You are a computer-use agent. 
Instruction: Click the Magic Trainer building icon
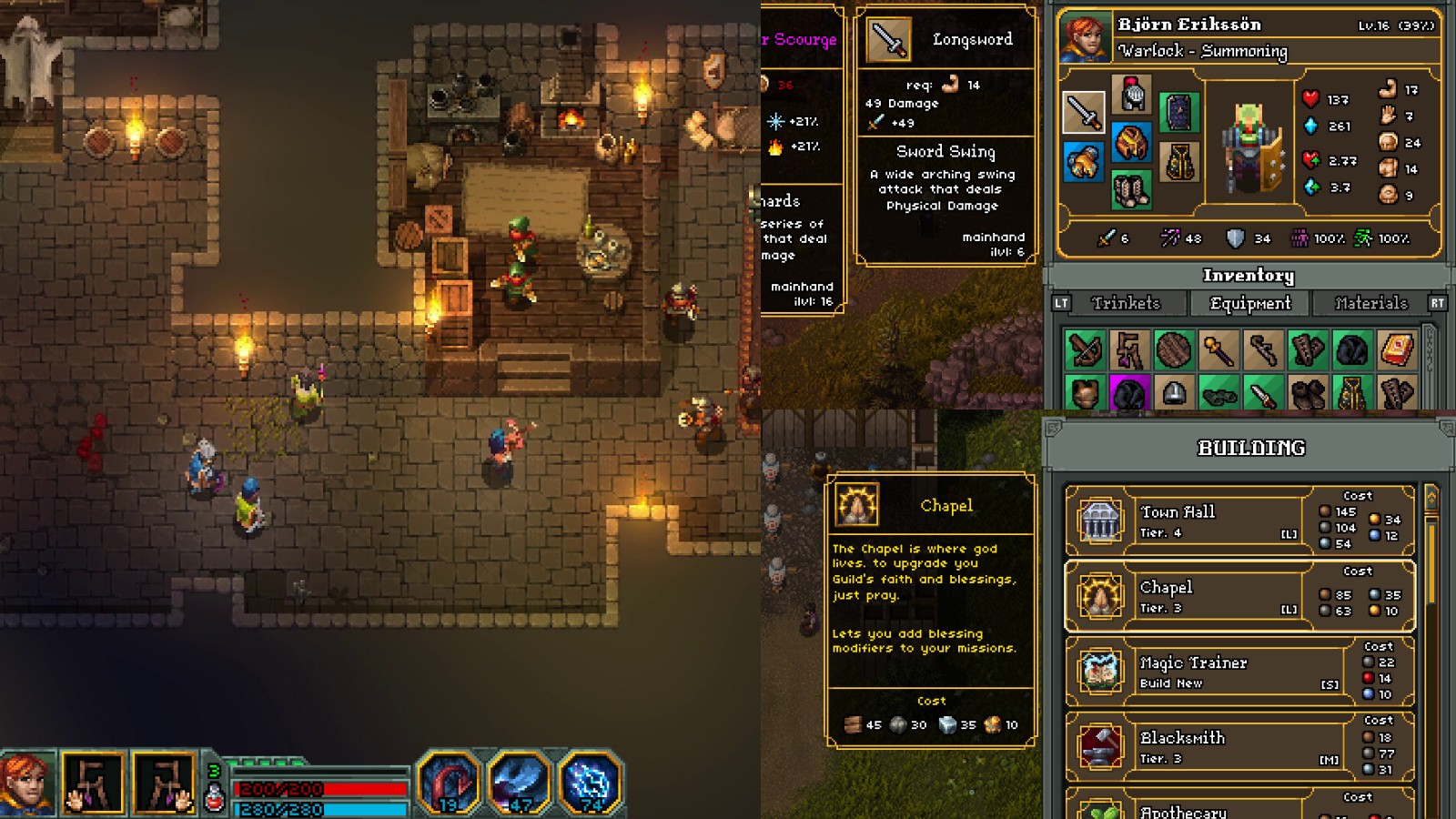pos(1100,671)
